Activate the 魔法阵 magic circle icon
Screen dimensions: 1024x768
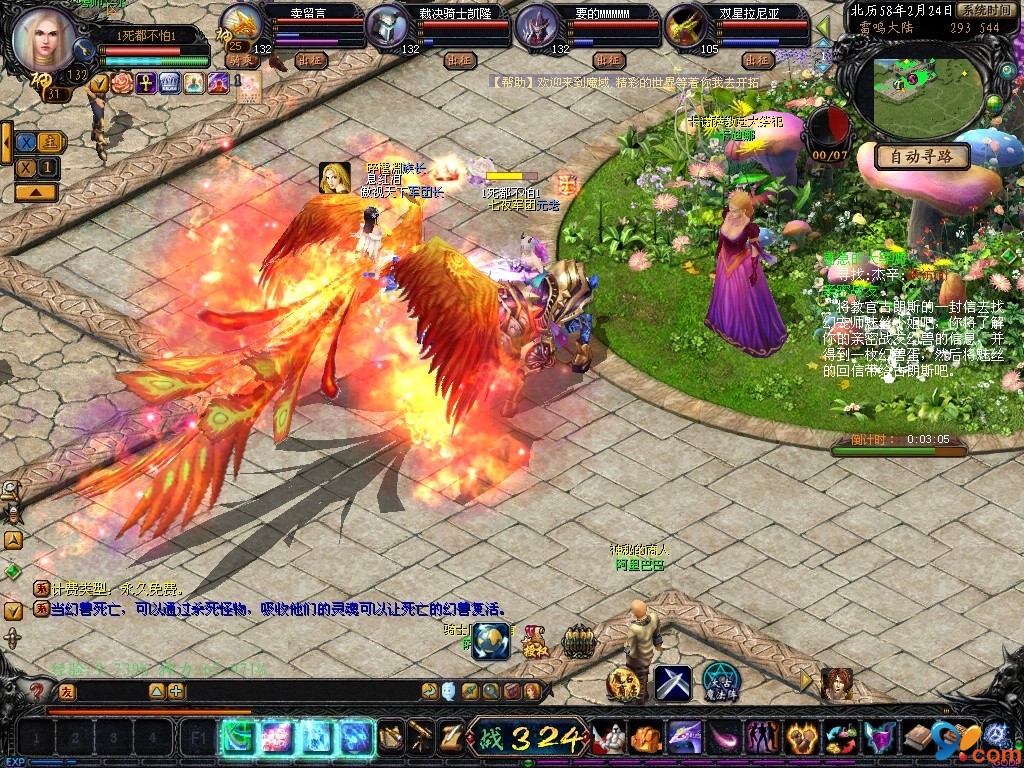(x=720, y=682)
